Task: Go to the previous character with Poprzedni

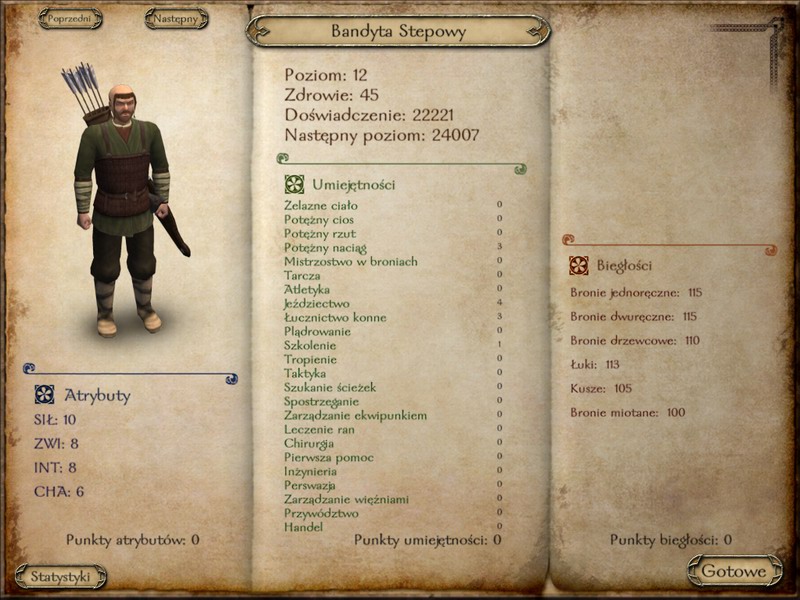Action: point(71,19)
